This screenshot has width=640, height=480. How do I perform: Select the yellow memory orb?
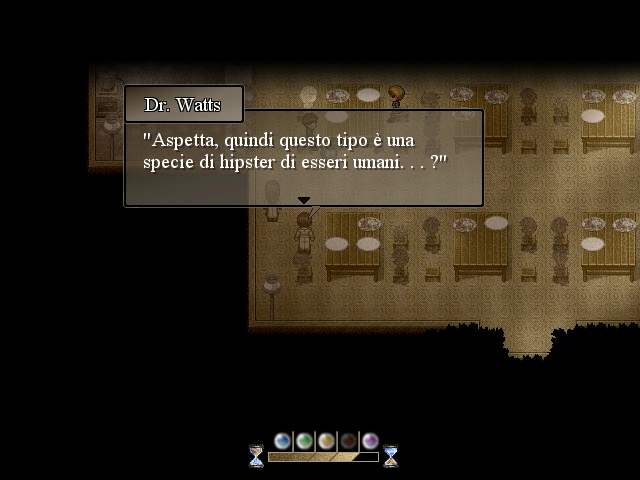[326, 440]
